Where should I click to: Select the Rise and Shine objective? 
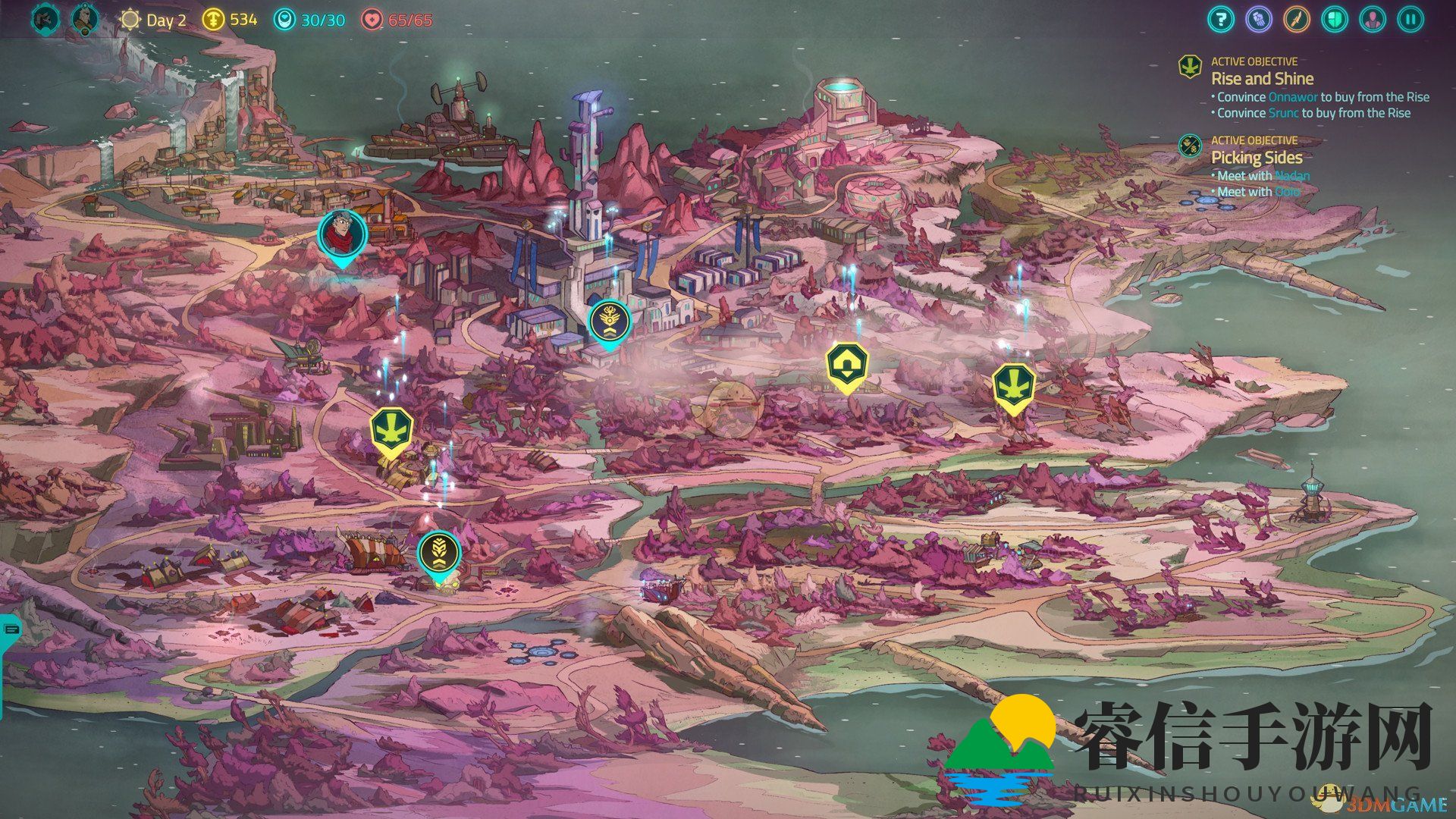[x=1262, y=78]
